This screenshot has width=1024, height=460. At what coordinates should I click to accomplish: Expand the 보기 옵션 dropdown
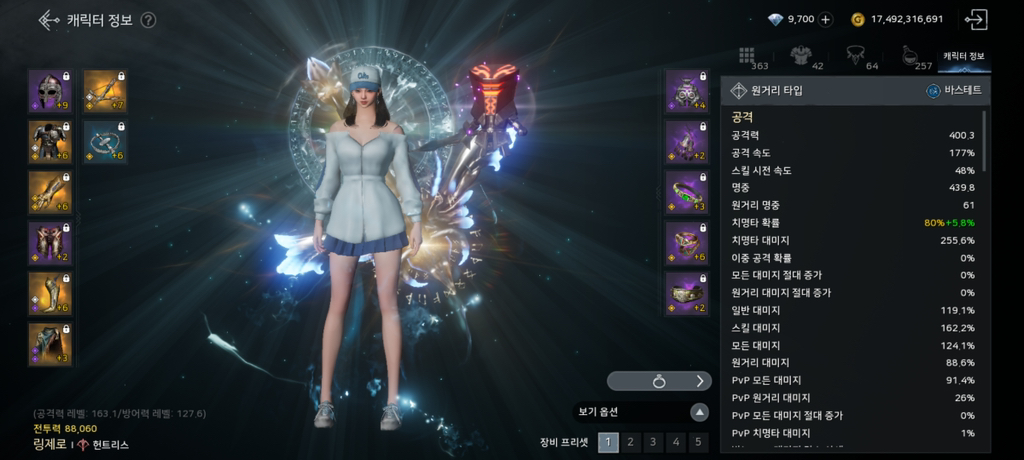pyautogui.click(x=700, y=412)
